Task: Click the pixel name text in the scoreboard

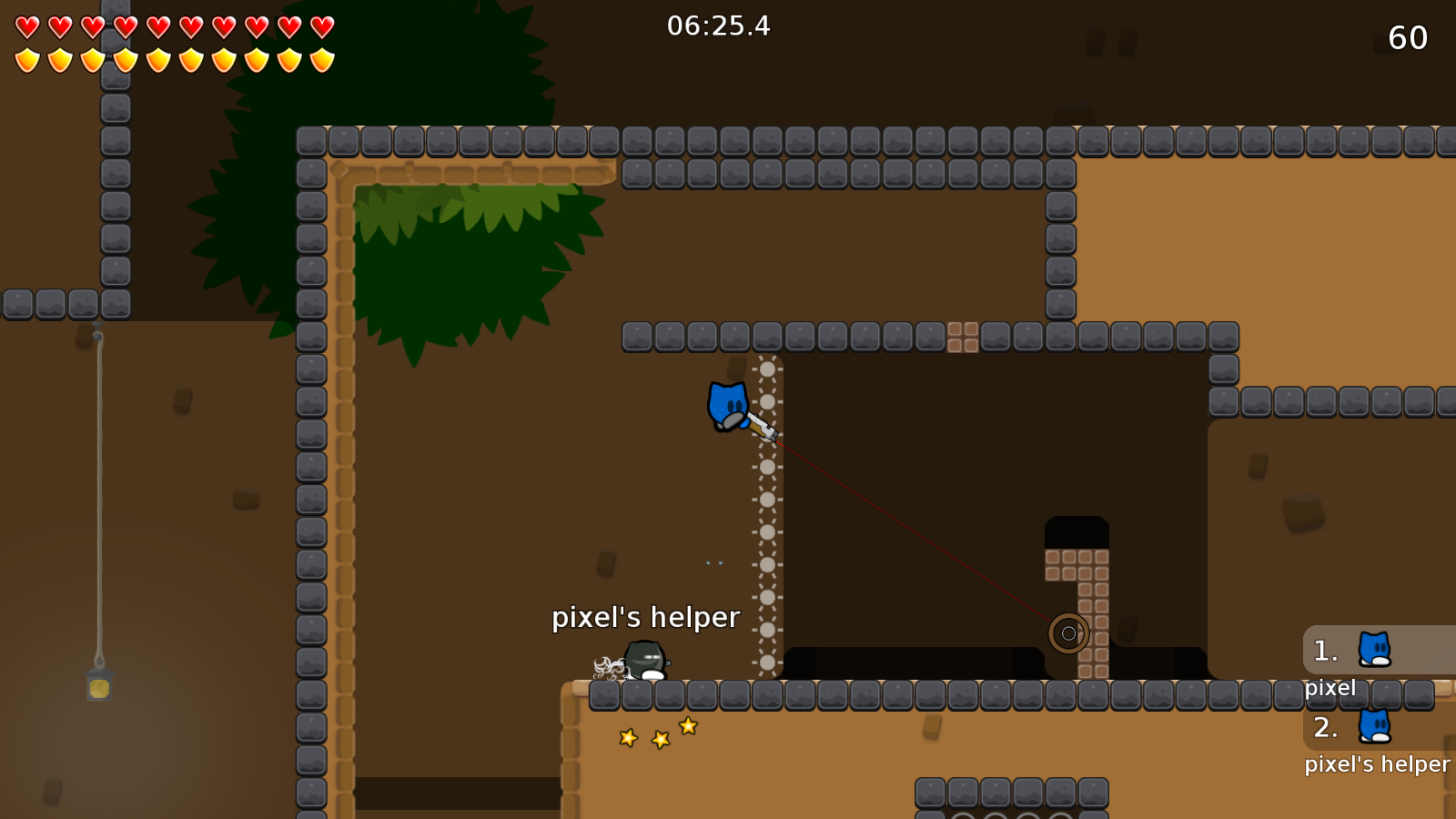Action: point(1331,688)
